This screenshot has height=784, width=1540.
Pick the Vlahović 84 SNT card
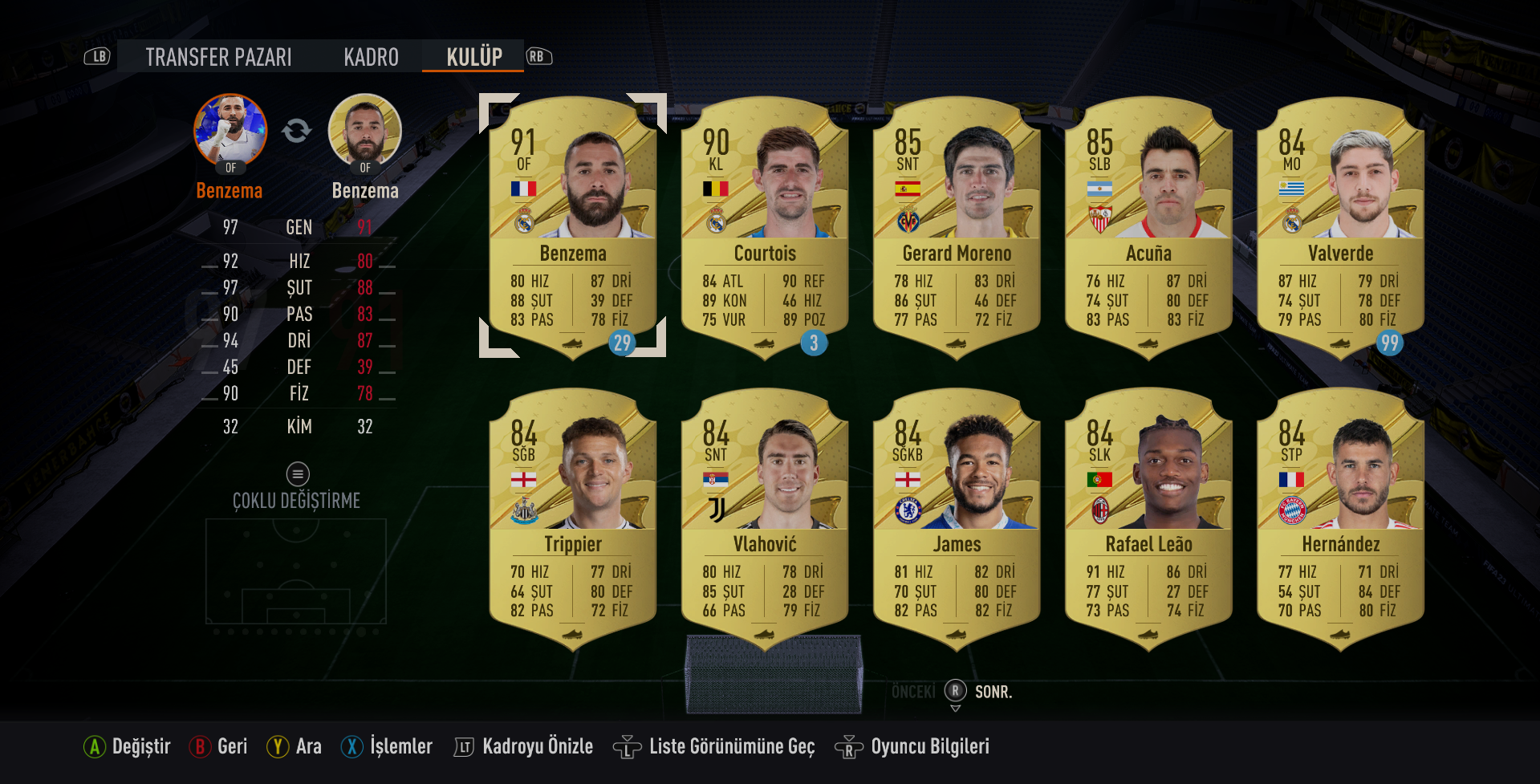point(764,518)
